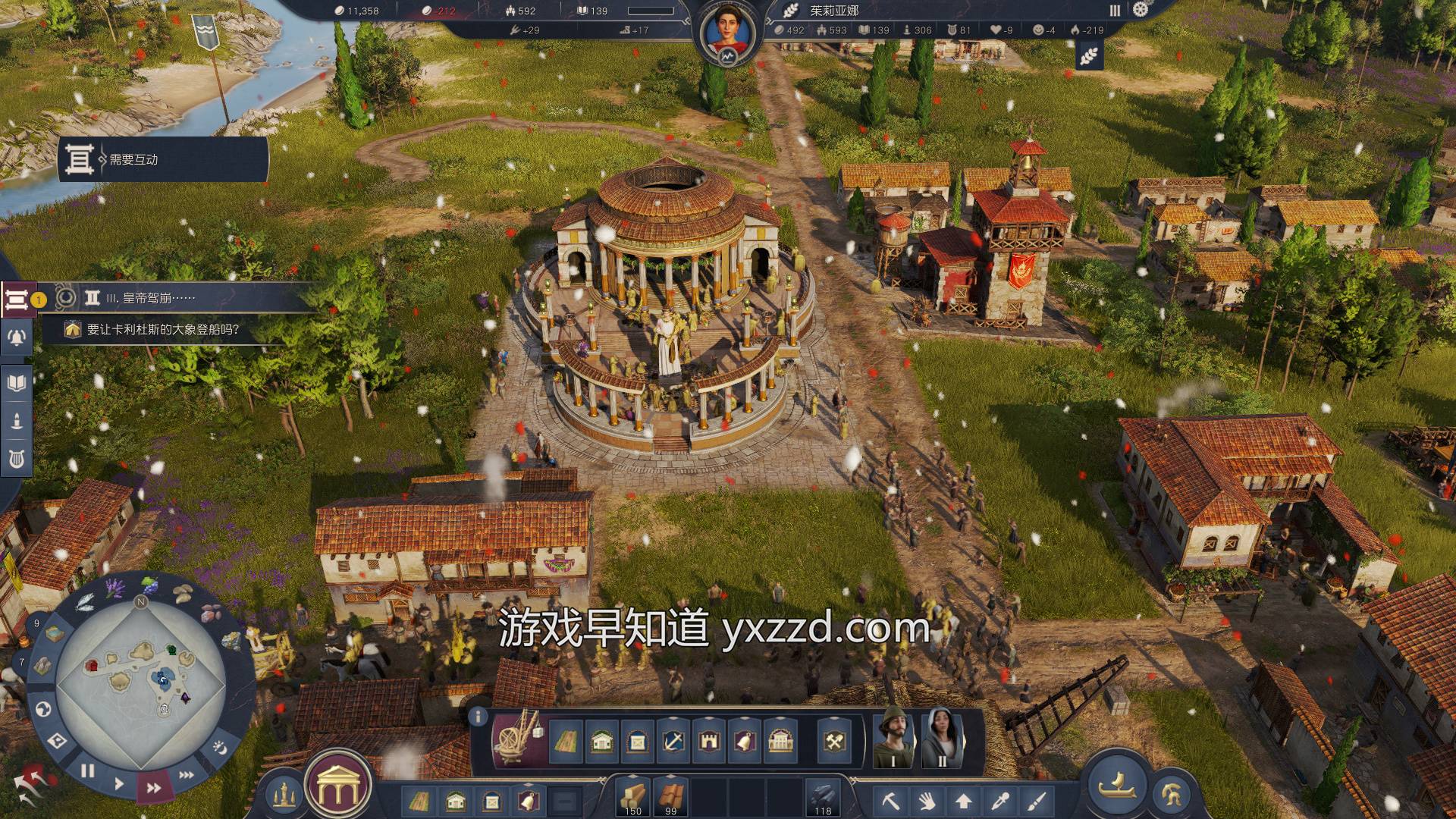
Task: Pause the game speed
Action: pos(88,771)
